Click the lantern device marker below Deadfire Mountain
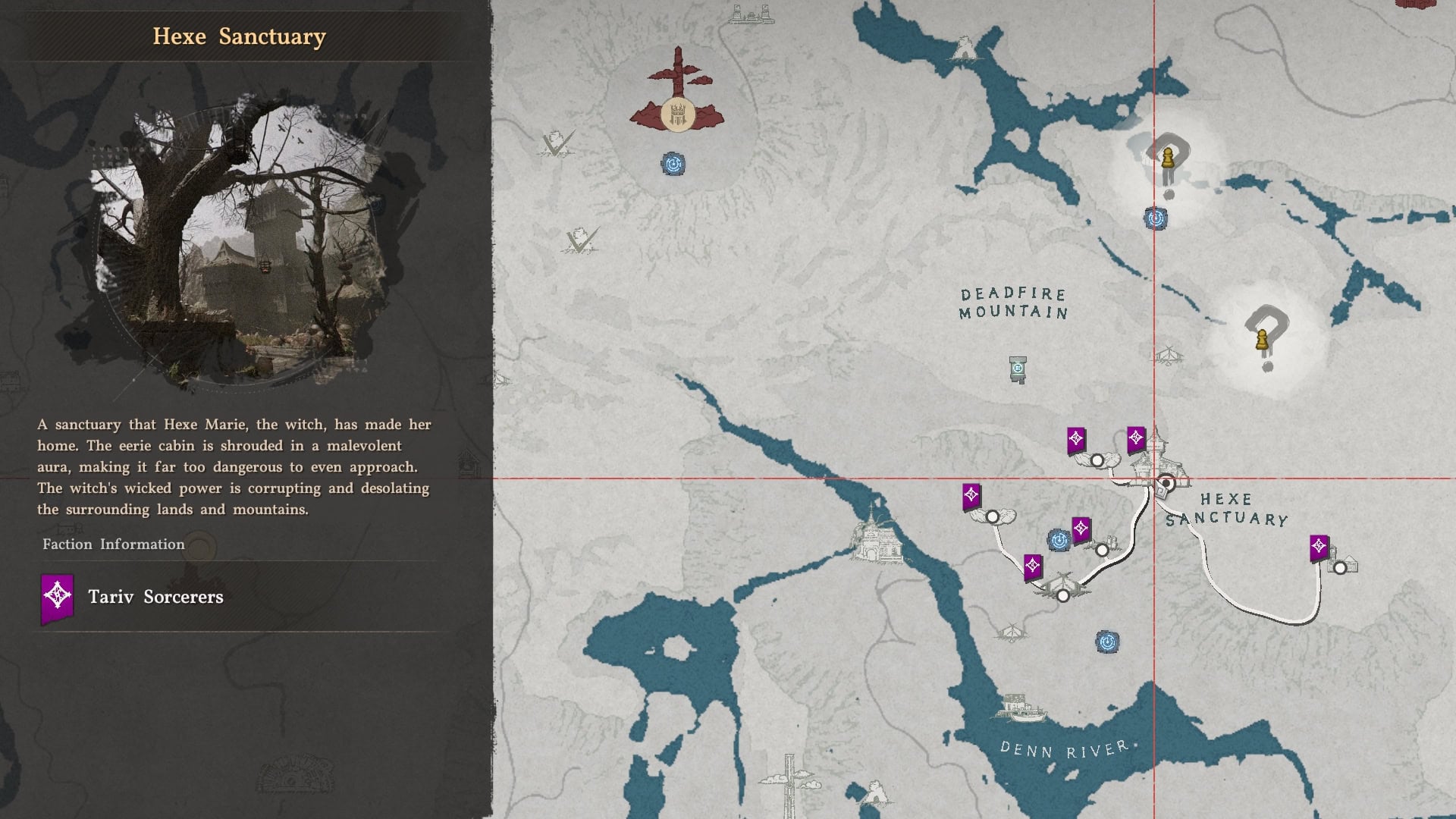This screenshot has width=1456, height=819. click(1018, 369)
